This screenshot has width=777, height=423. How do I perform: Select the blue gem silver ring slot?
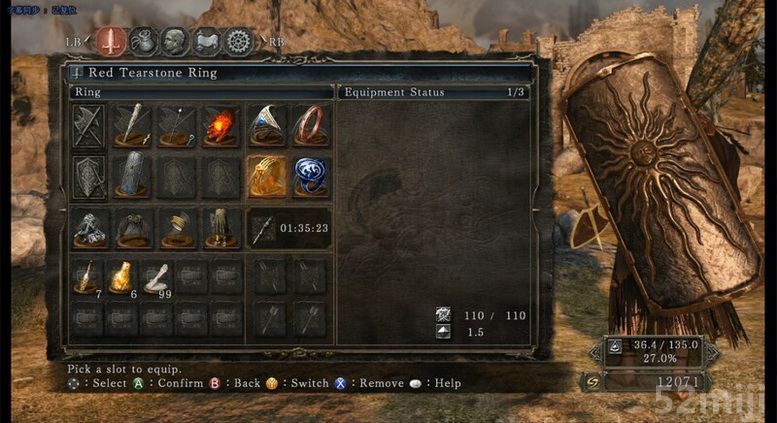coord(266,126)
